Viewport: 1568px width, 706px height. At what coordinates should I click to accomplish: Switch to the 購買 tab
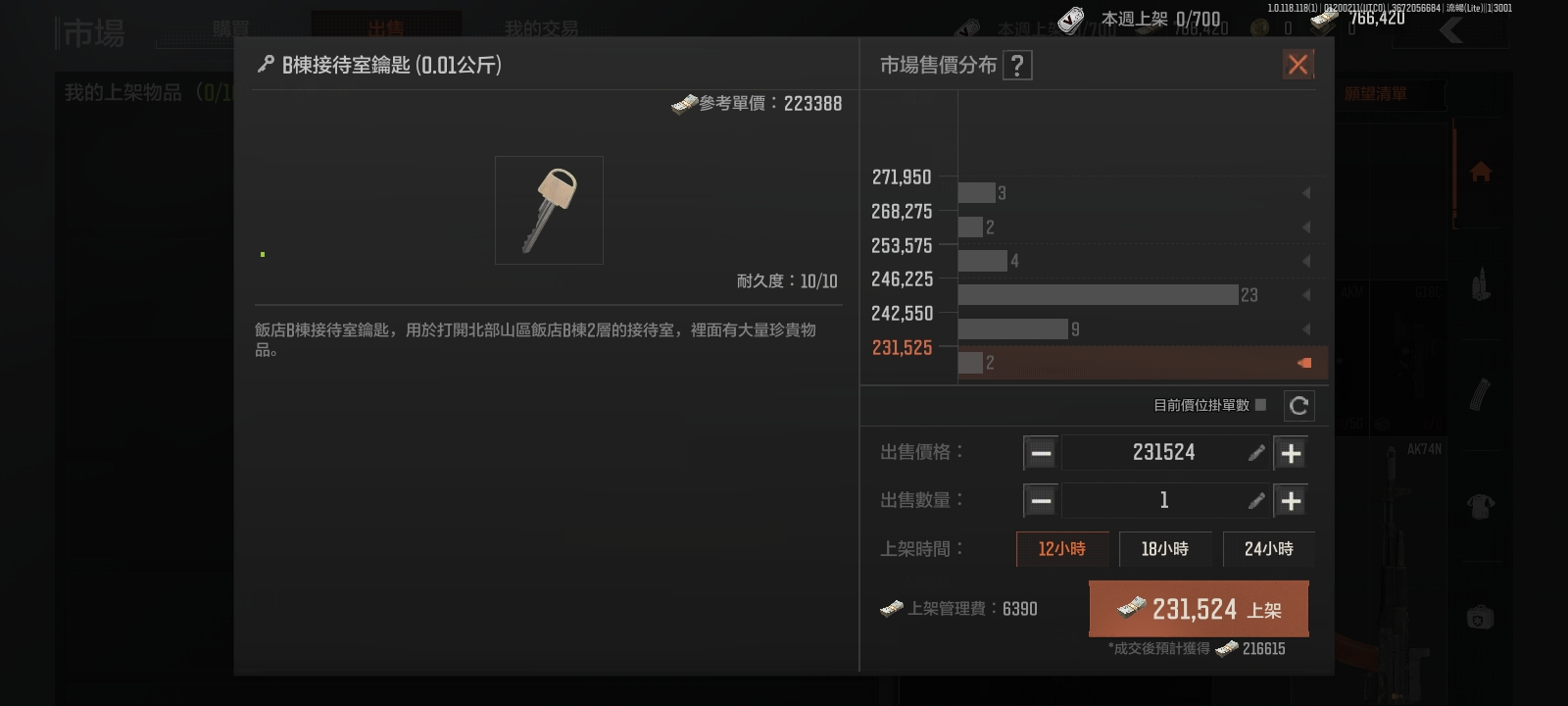click(x=232, y=26)
